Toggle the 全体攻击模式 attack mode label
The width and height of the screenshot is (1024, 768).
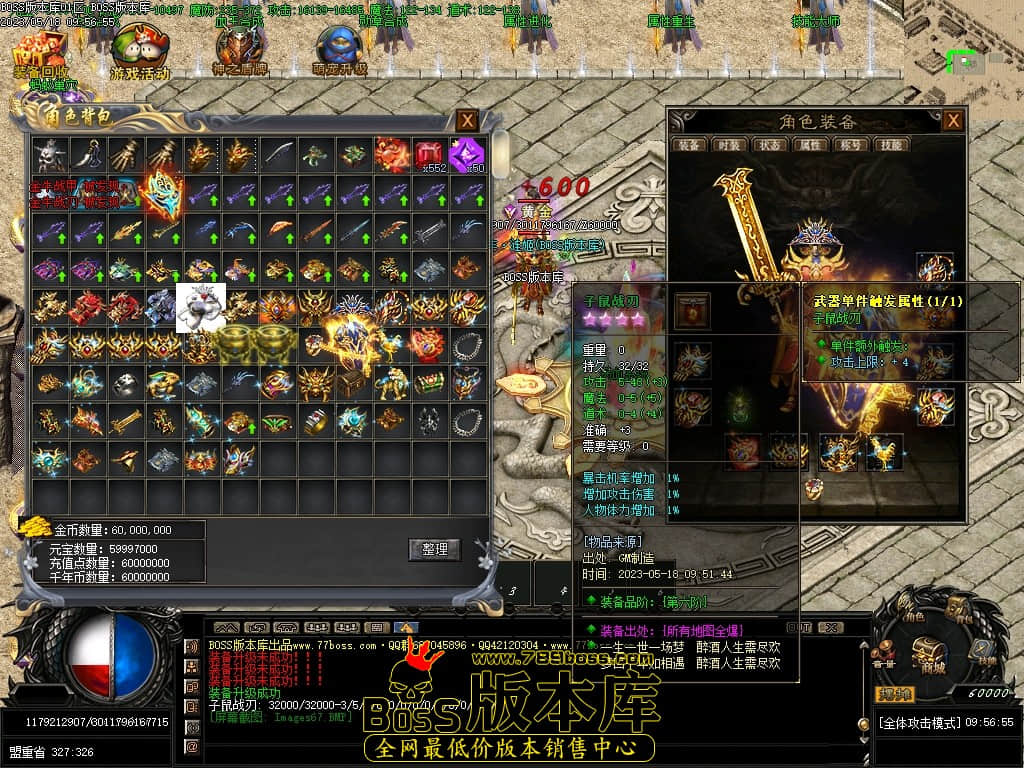point(917,722)
